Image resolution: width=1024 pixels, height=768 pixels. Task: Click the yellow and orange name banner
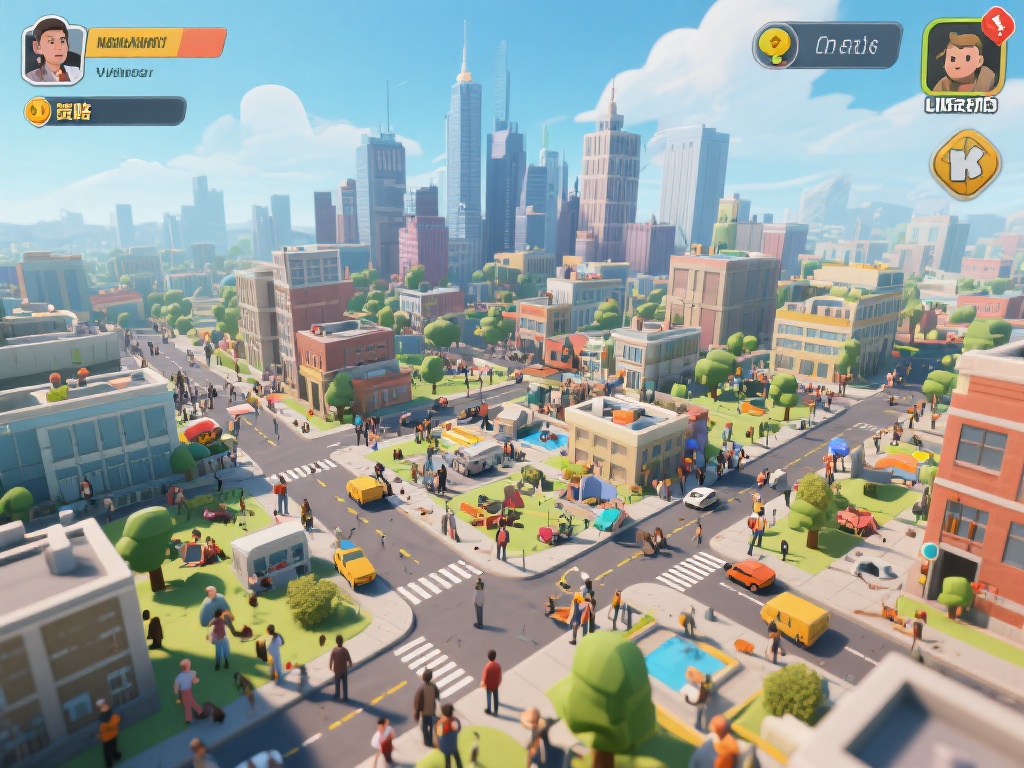point(155,43)
